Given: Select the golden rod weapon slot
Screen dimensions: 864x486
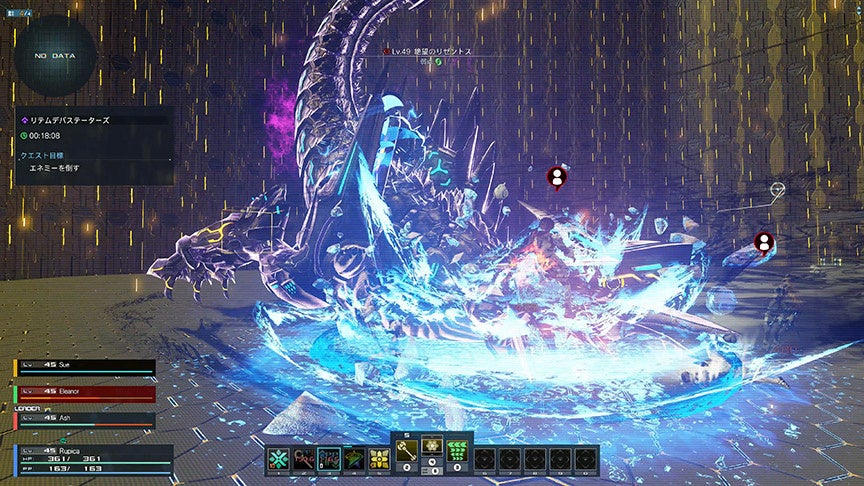Looking at the screenshot, I should pos(407,451).
